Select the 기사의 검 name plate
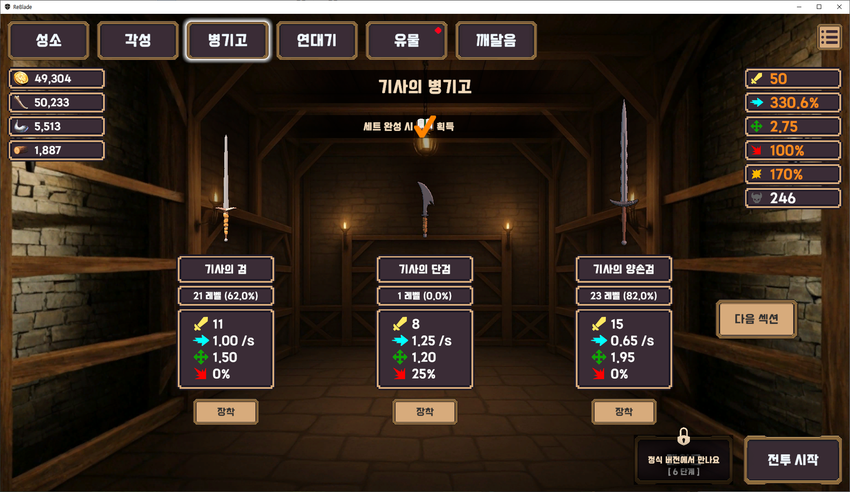Screen dimensions: 850x492 (225, 269)
